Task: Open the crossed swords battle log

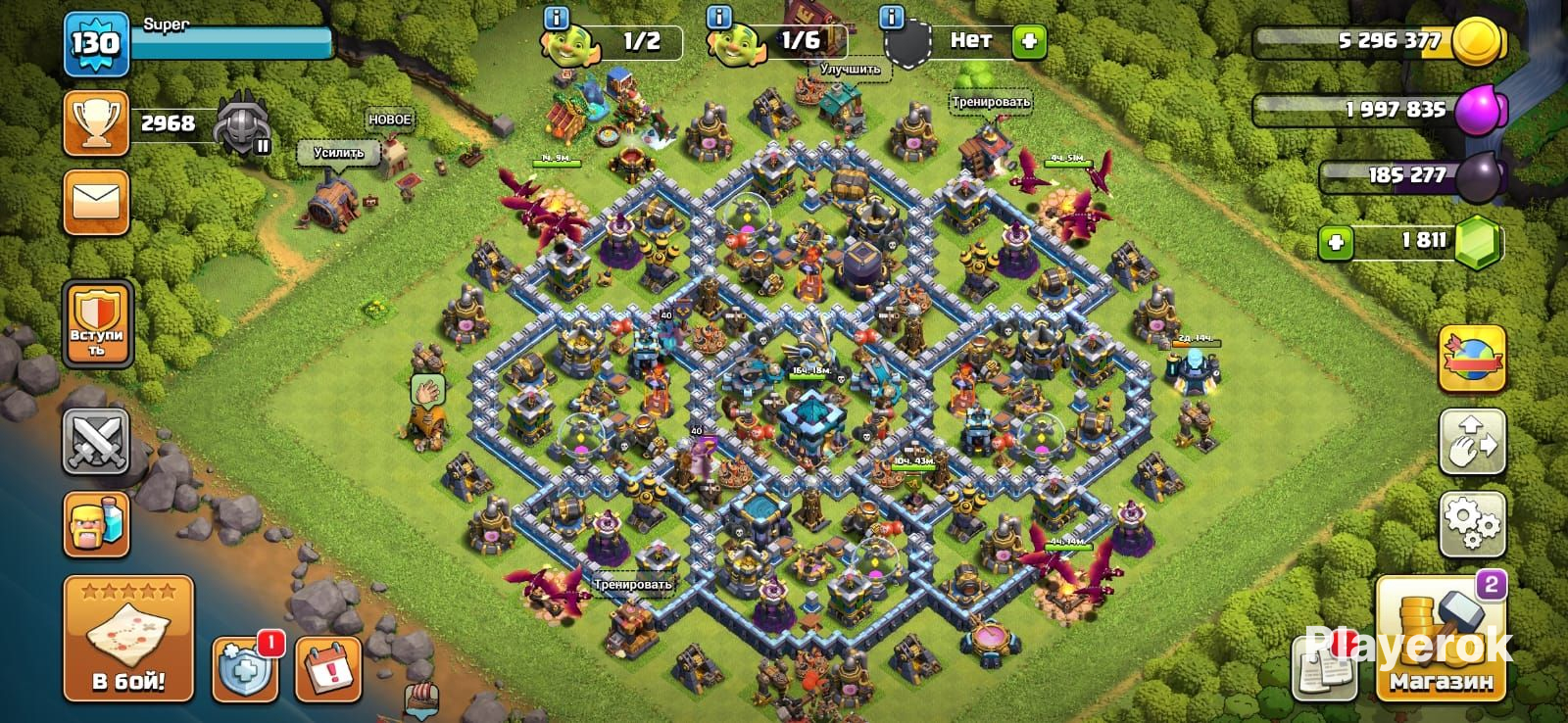Action: [x=96, y=442]
